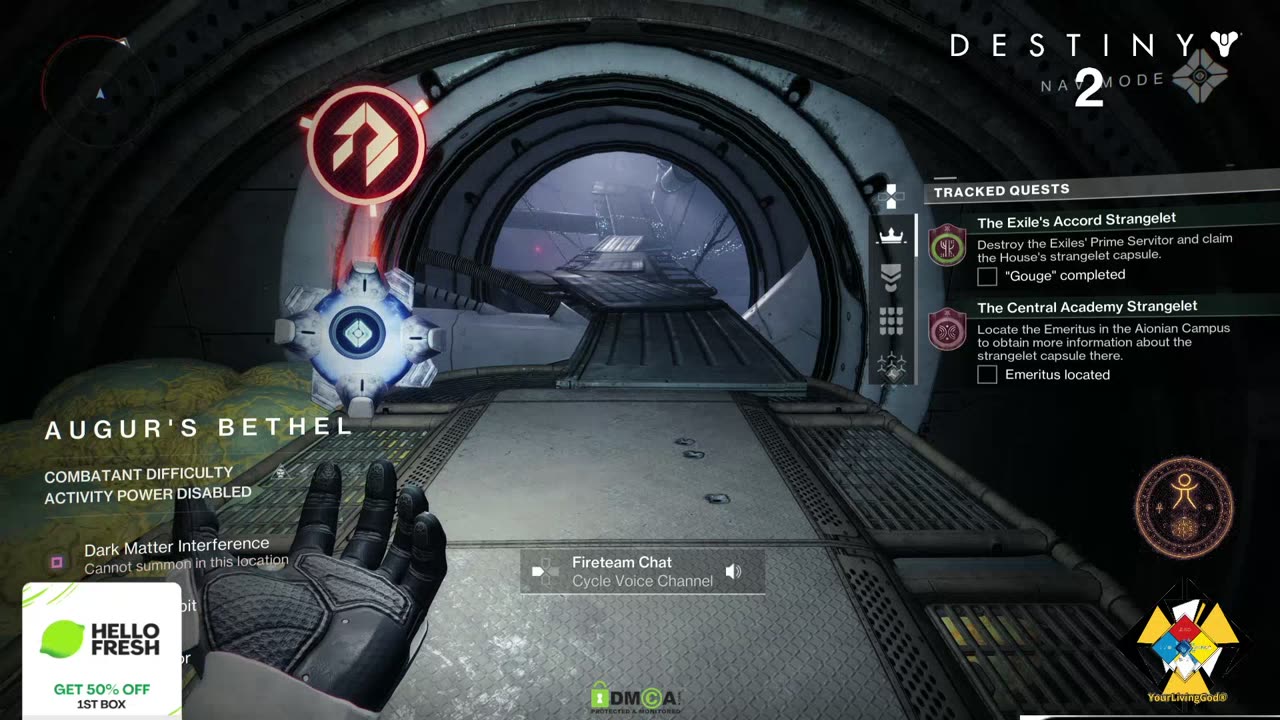1280x720 pixels.
Task: Open the nine-square grid tab
Action: [890, 320]
